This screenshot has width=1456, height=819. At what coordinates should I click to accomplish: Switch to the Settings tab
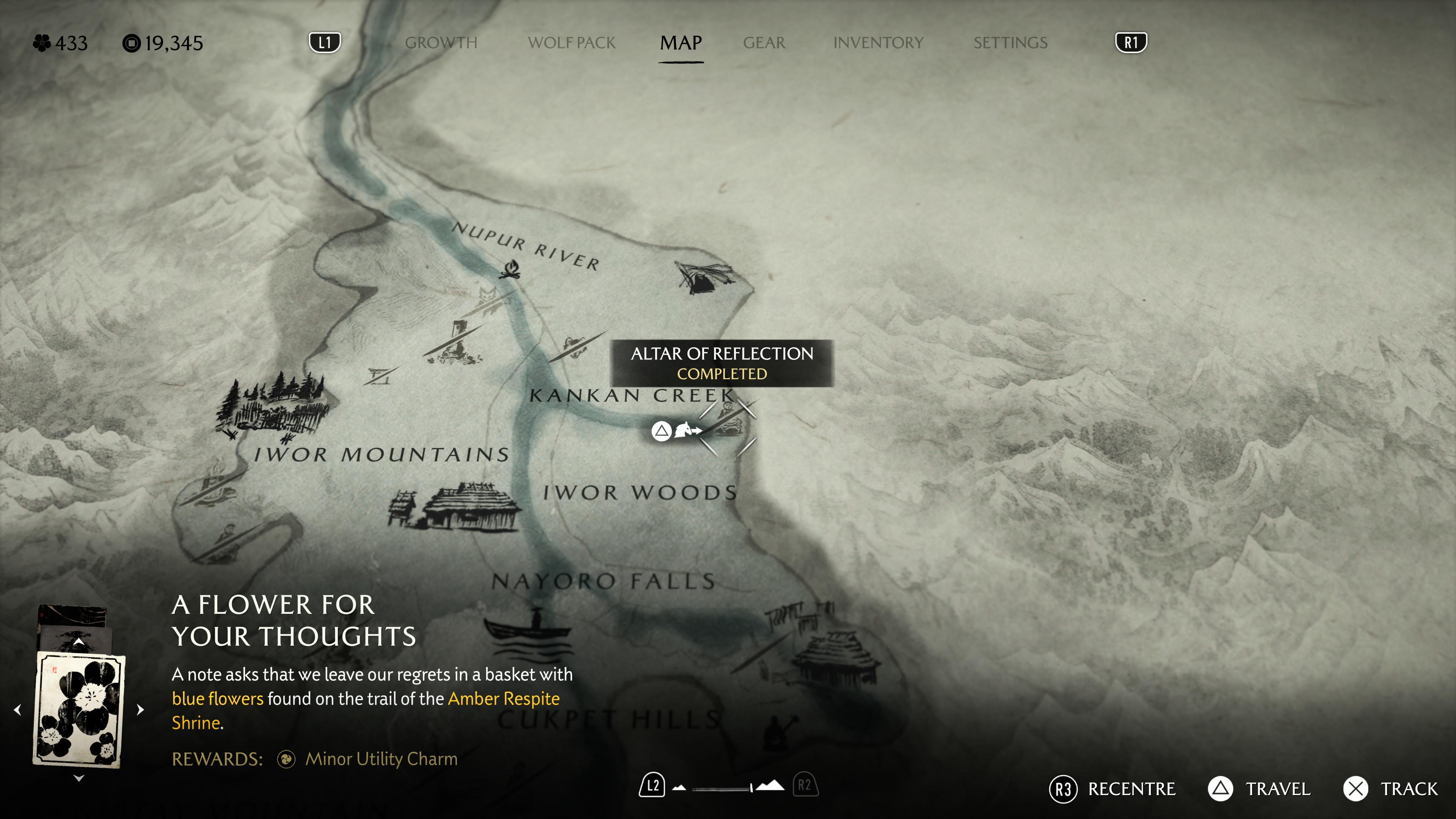click(x=1010, y=43)
